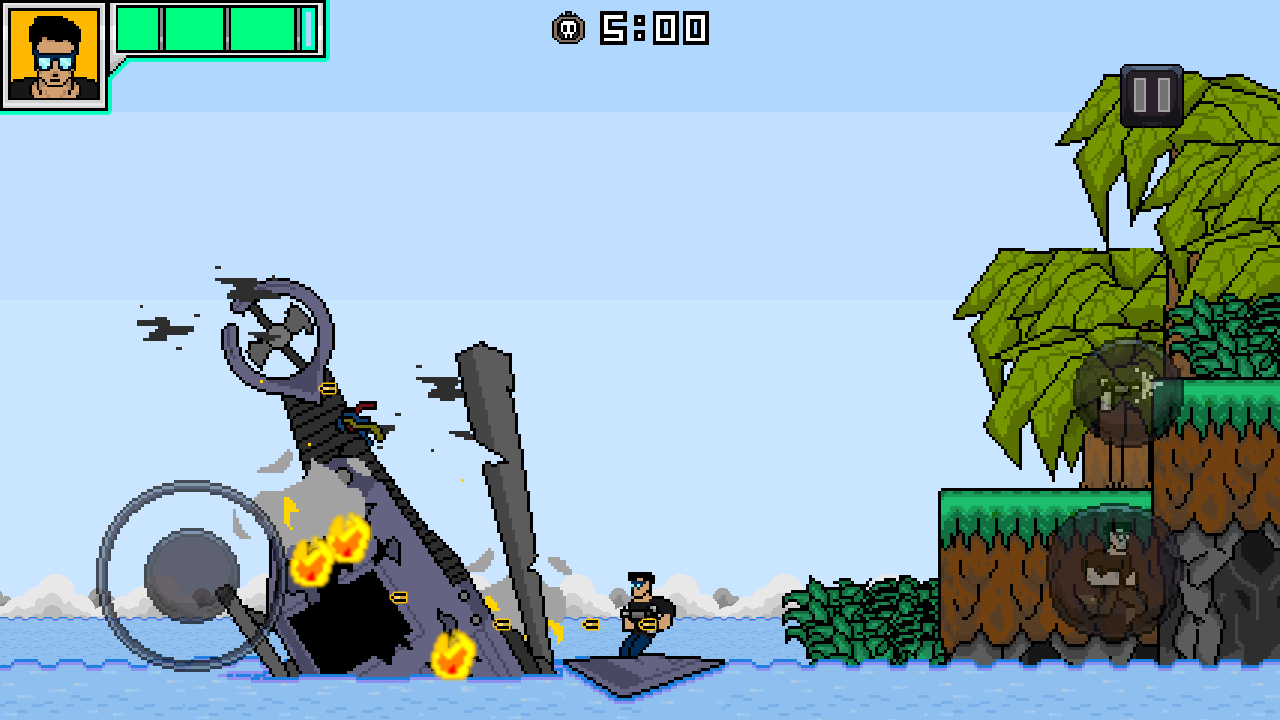Click the hero portrait with sunglasses
The height and width of the screenshot is (720, 1280).
(54, 55)
